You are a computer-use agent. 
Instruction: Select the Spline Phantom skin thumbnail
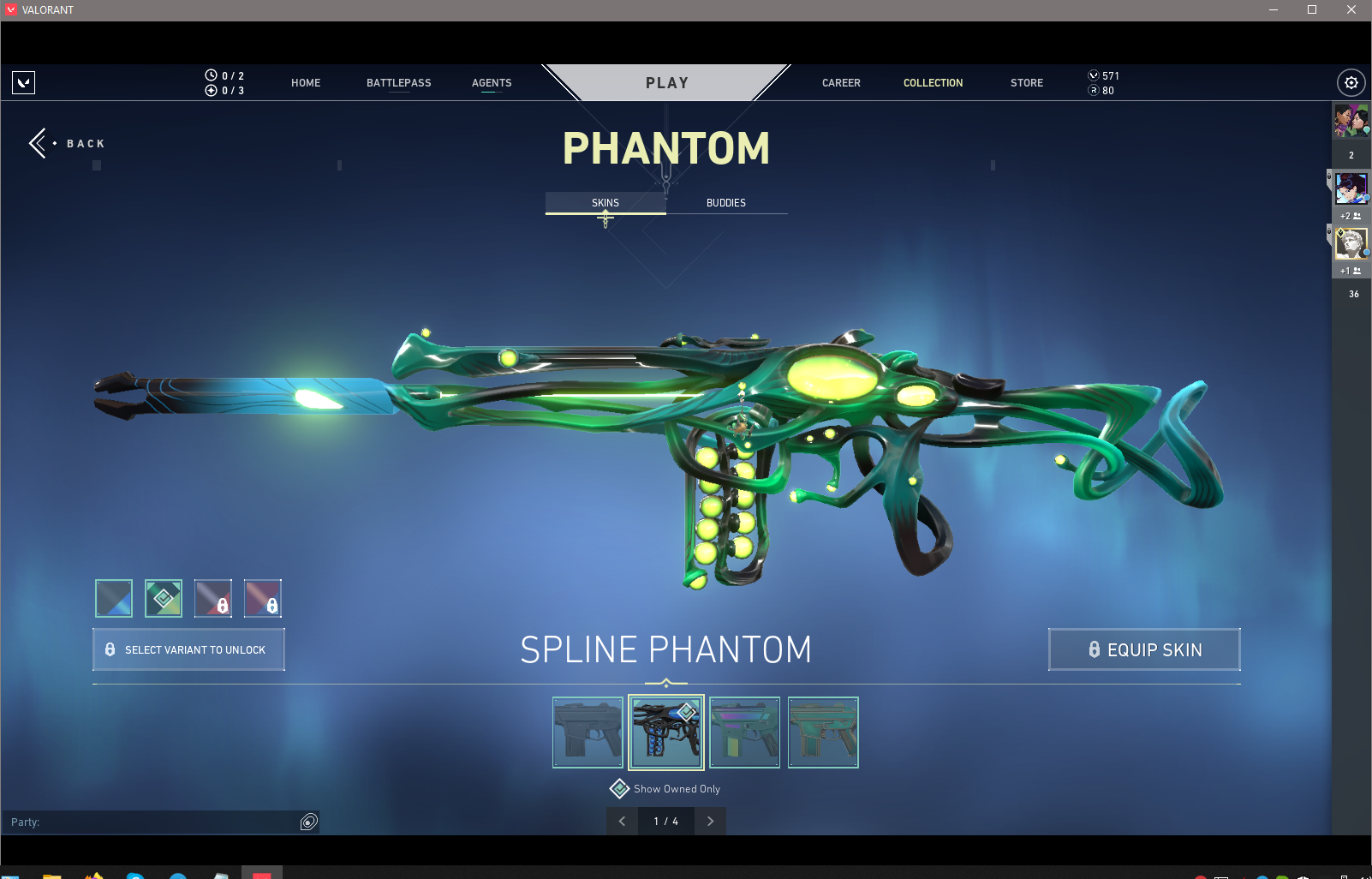666,732
